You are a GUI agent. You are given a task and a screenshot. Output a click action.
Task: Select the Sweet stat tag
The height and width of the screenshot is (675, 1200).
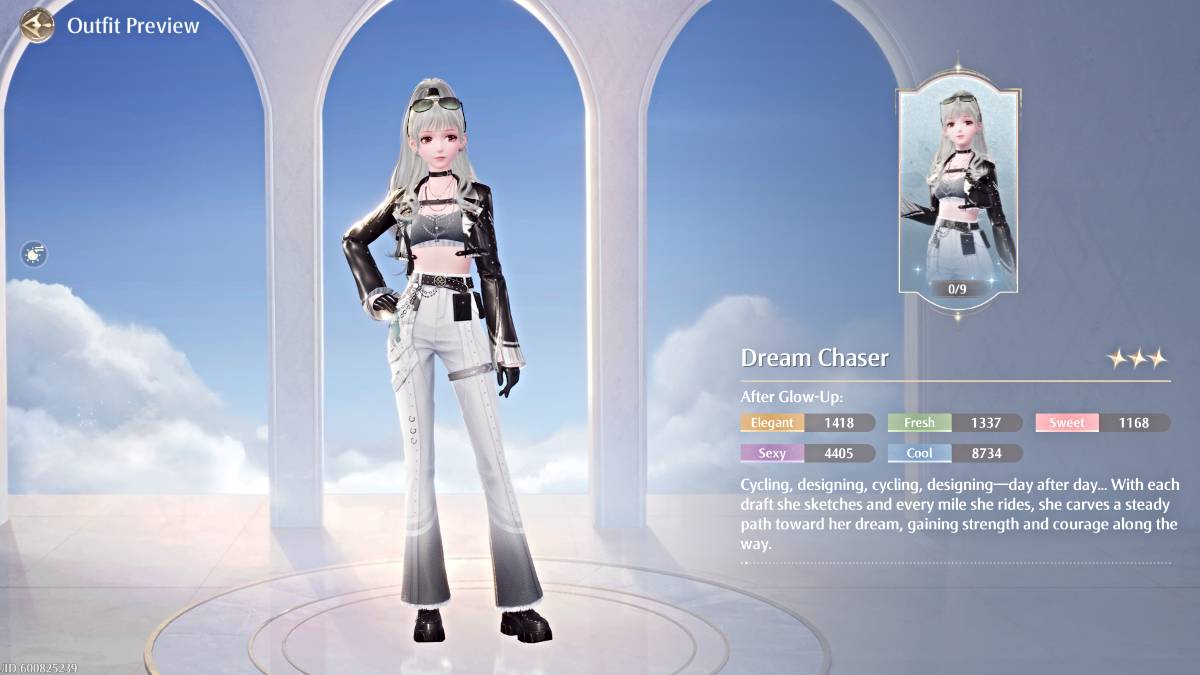[x=1066, y=423]
